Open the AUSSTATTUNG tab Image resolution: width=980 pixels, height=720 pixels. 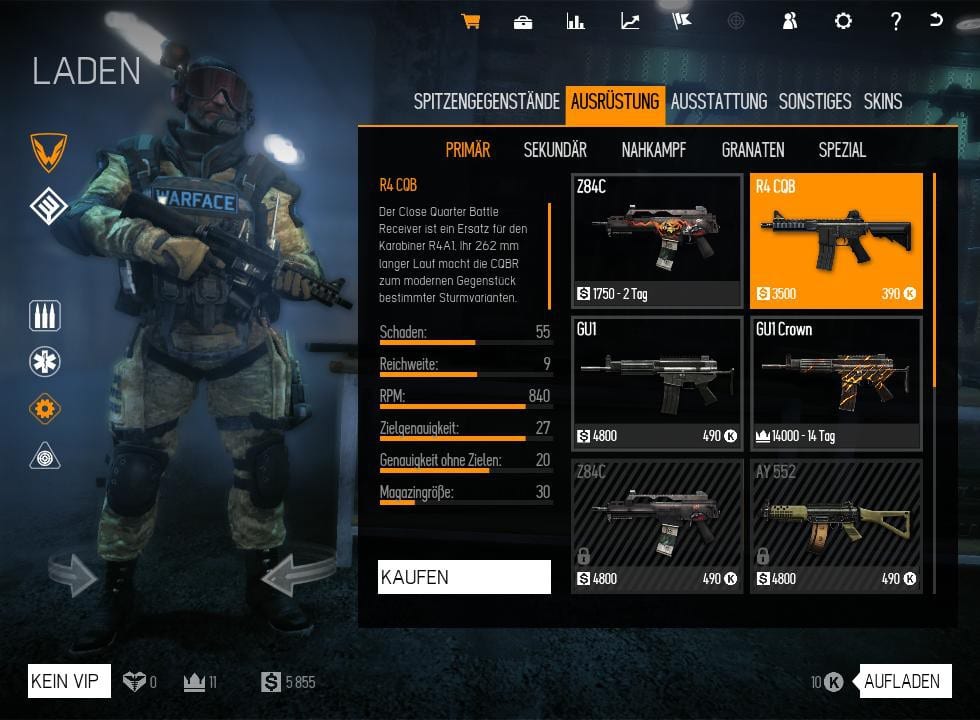pos(718,101)
